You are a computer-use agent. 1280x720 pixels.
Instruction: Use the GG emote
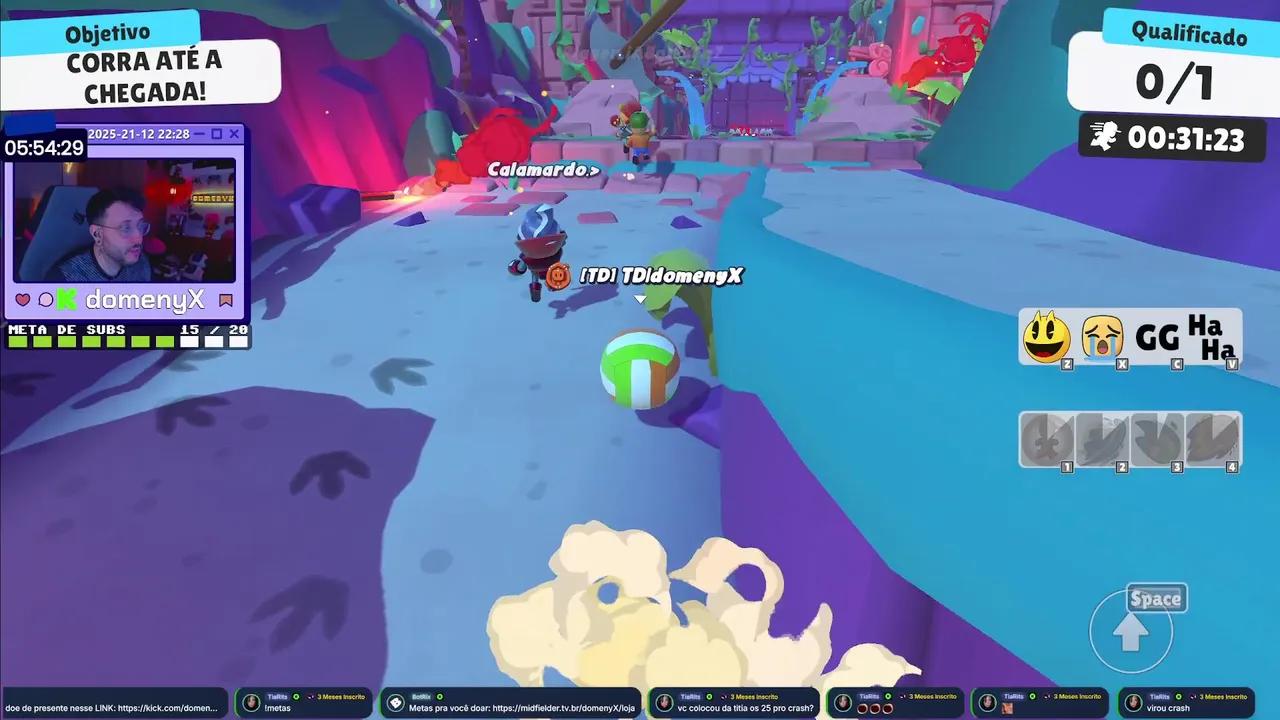1157,337
